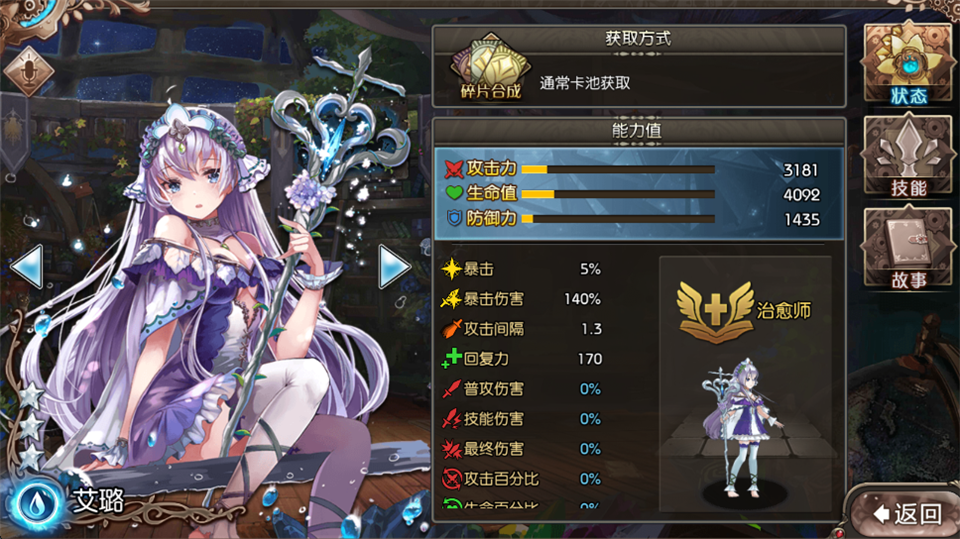
Task: View the next character with right arrow
Action: [x=394, y=266]
